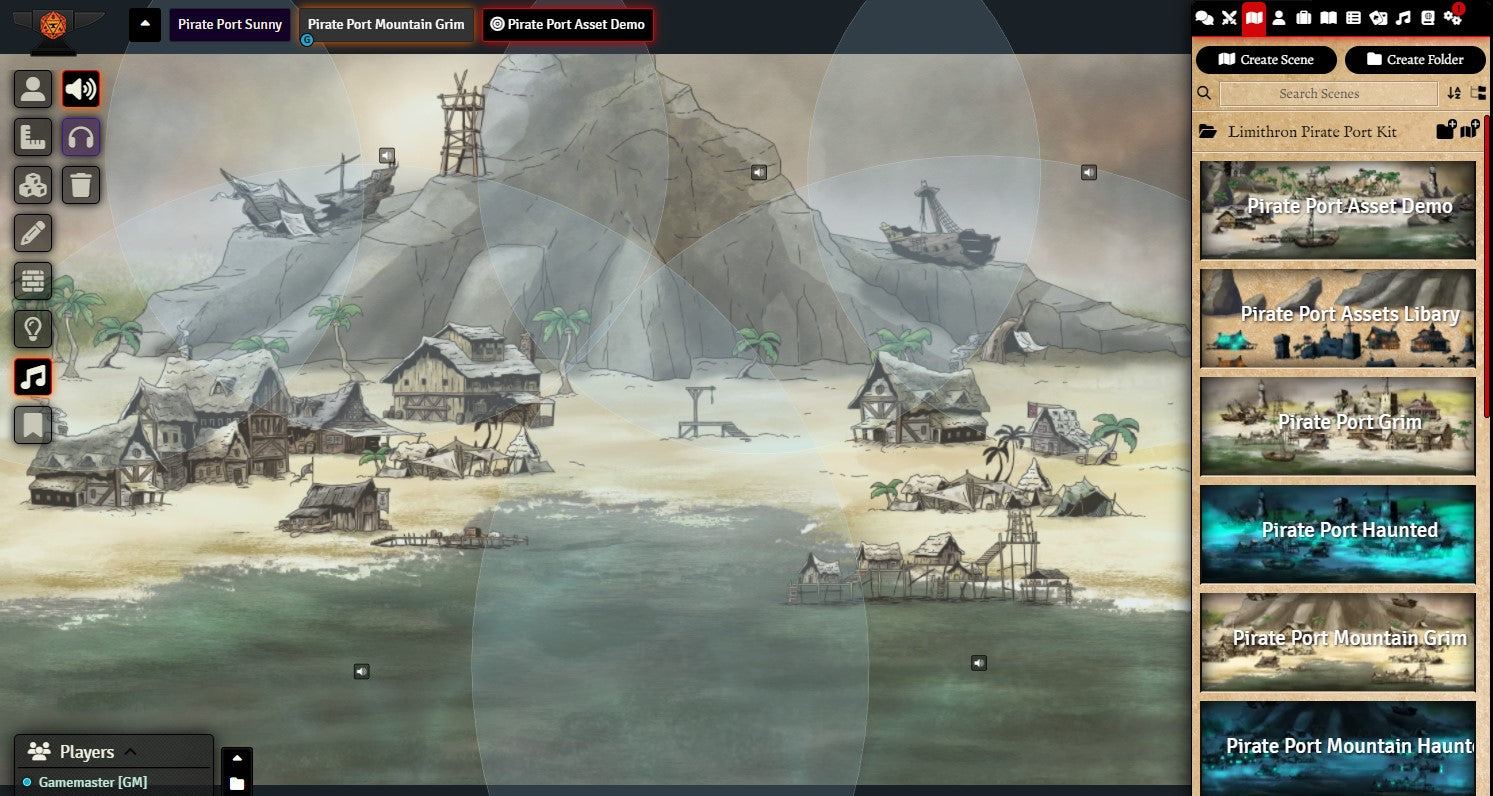The image size is (1493, 796).
Task: Click the Create Scene button
Action: [1266, 60]
